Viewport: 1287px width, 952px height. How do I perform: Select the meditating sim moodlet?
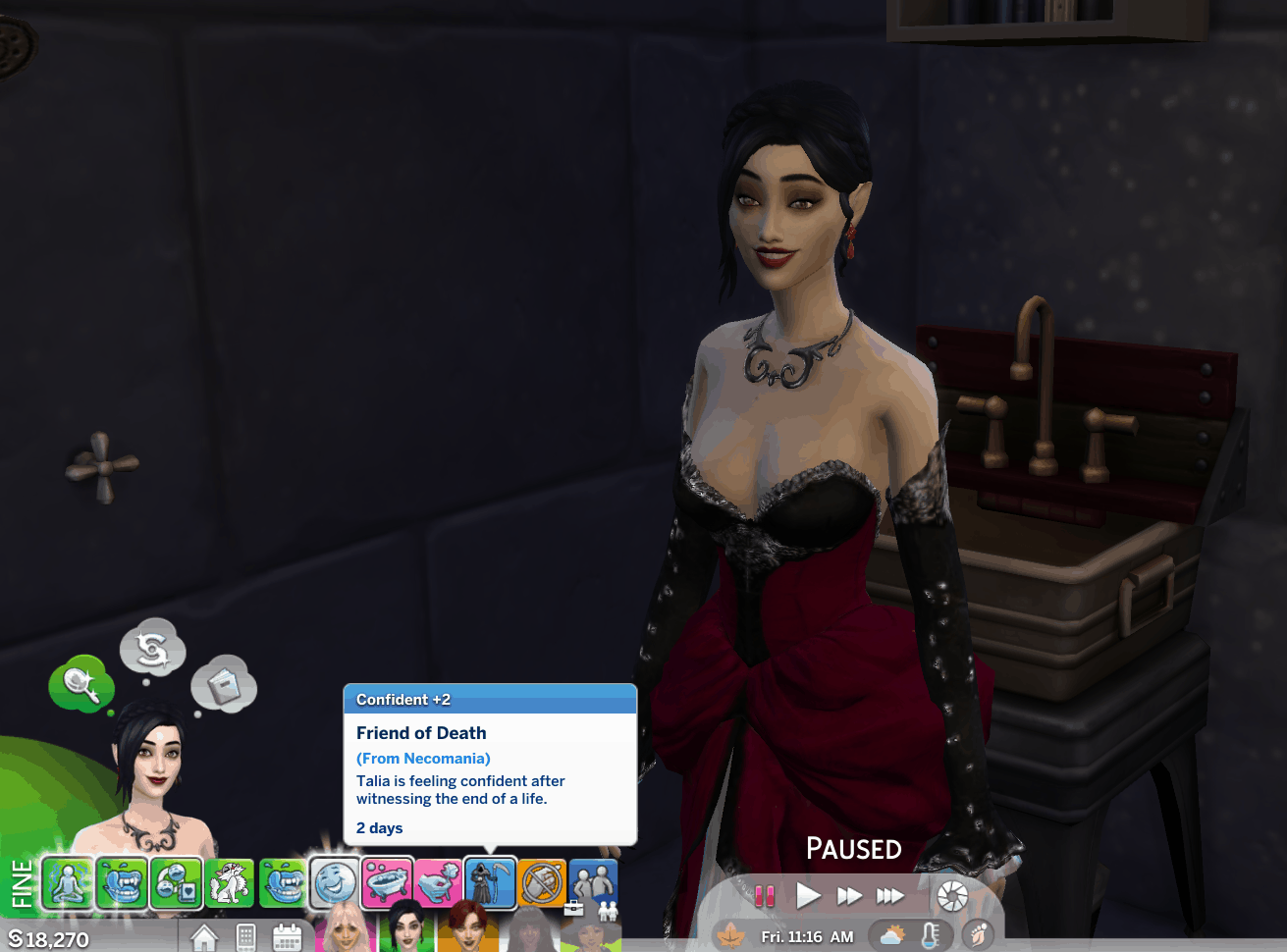pos(69,882)
